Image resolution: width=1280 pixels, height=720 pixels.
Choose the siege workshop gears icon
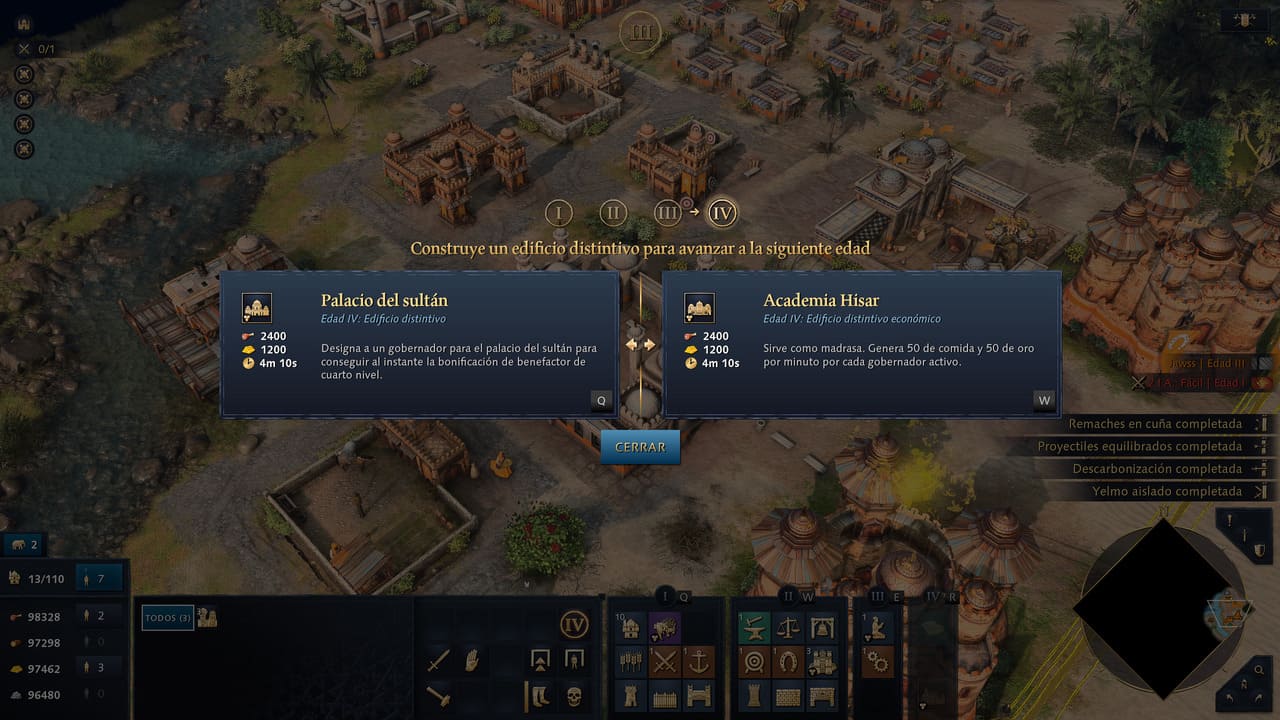click(877, 661)
